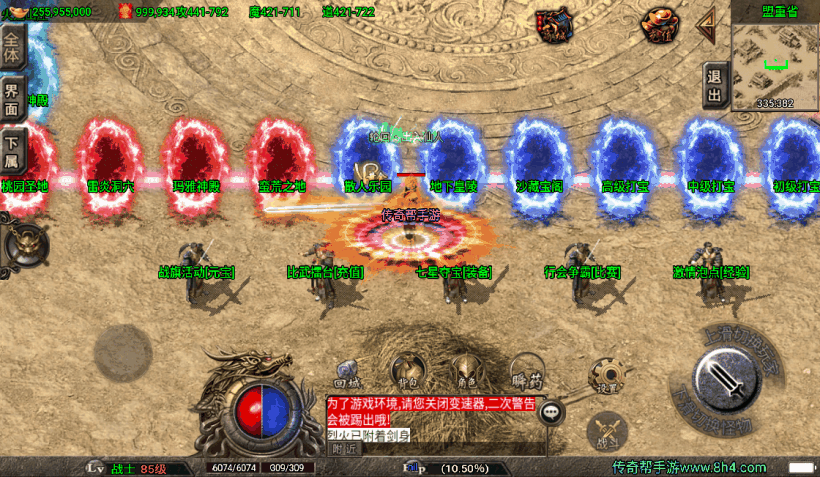Open the chat speech bubble button

click(551, 411)
